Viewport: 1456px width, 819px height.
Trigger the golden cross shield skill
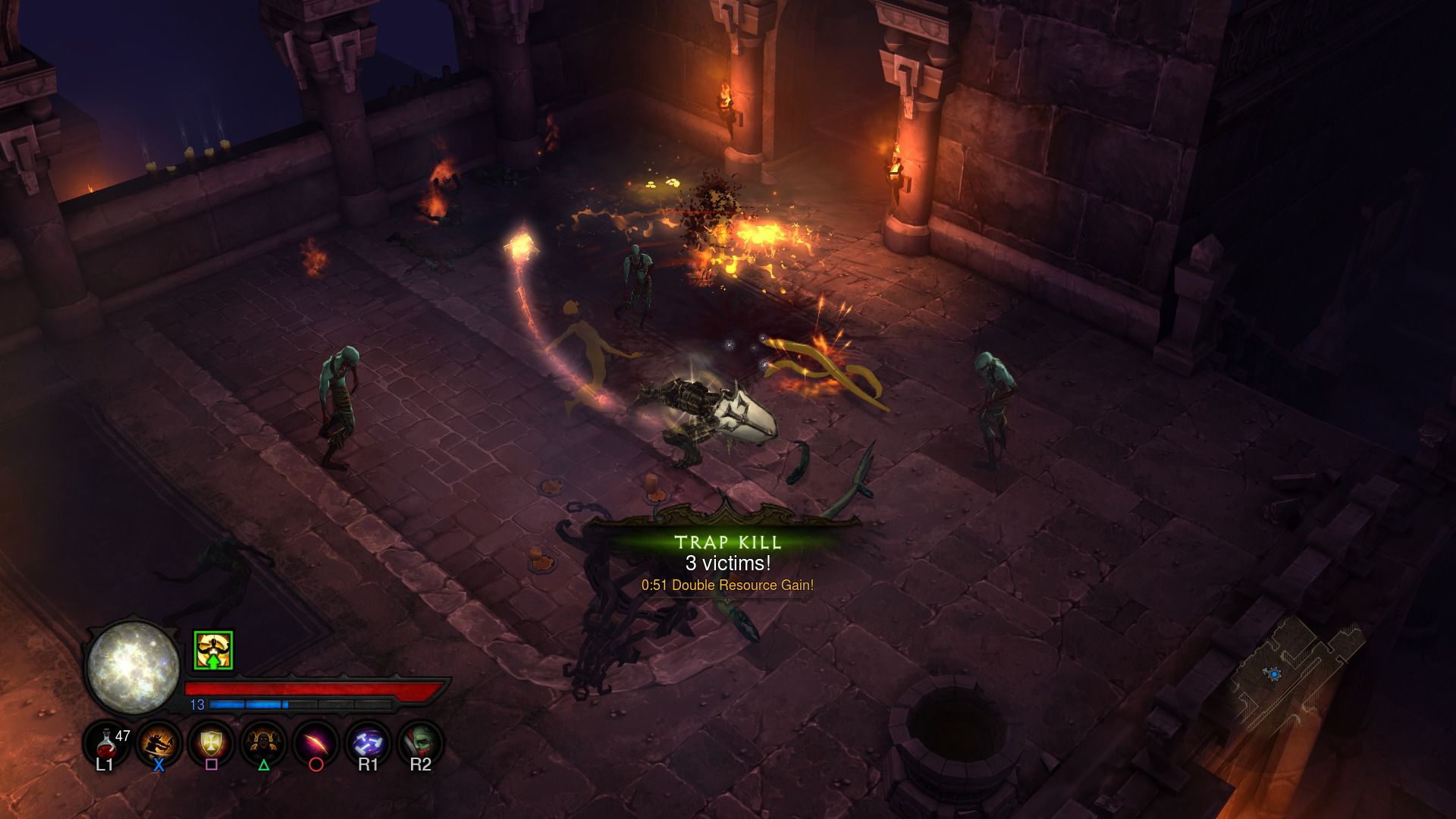coord(211,741)
